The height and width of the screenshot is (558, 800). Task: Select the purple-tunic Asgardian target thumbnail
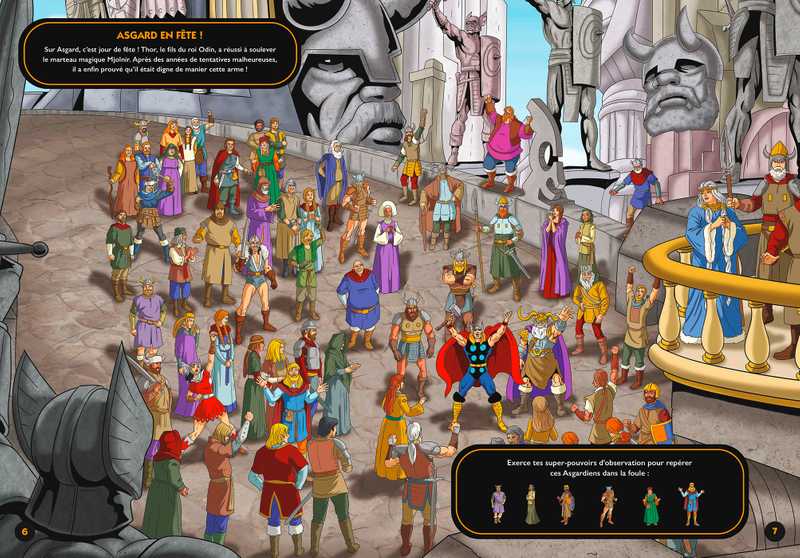tap(498, 503)
